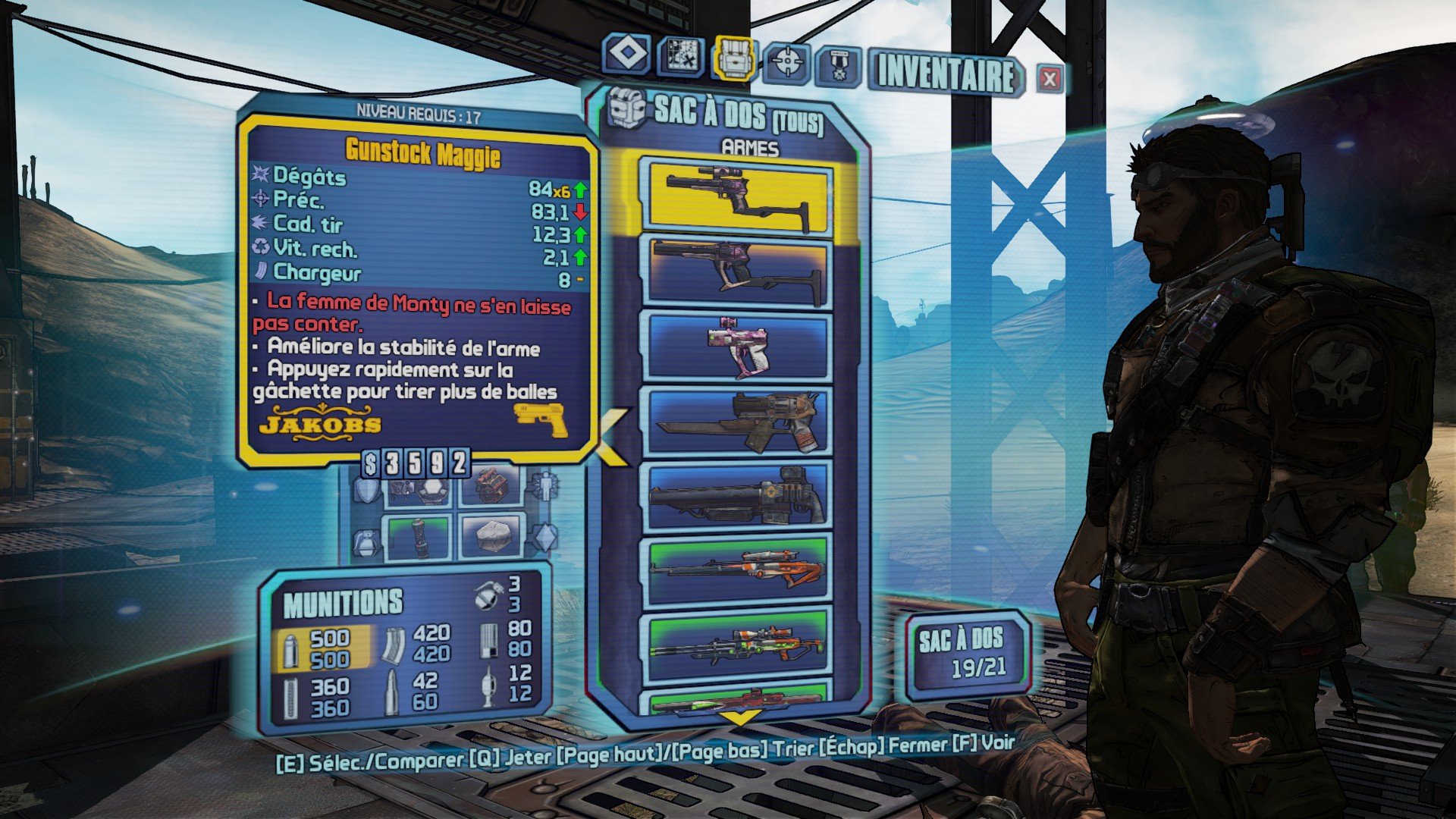1456x819 pixels.
Task: Select the backpack inventory tab
Action: point(733,58)
